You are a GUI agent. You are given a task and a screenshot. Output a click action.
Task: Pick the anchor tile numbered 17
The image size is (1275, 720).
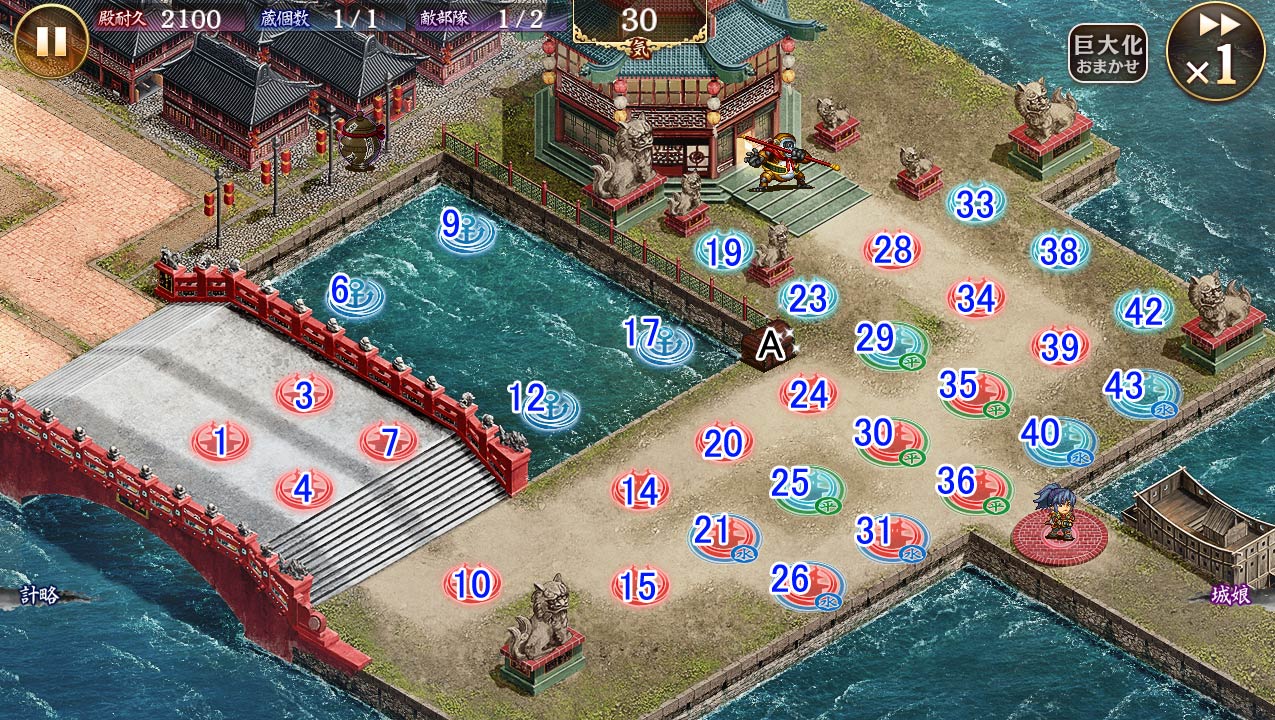[x=661, y=338]
